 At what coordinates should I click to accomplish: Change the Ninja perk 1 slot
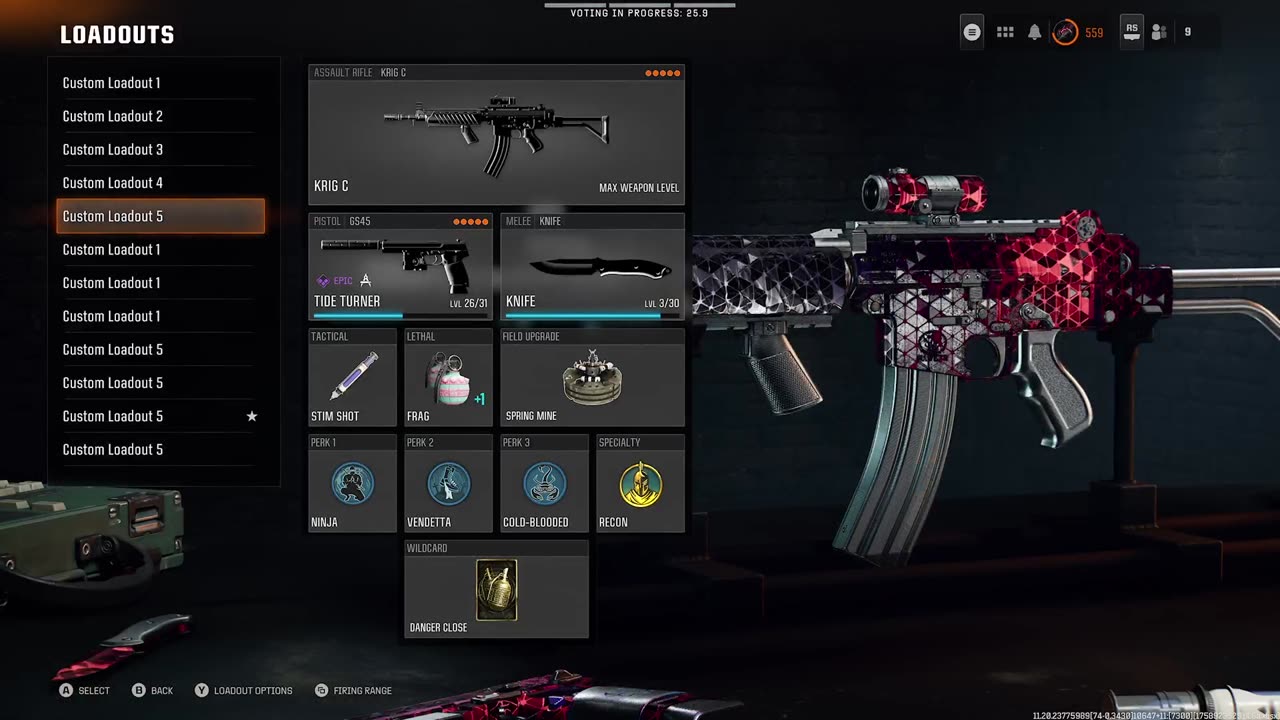pos(352,484)
